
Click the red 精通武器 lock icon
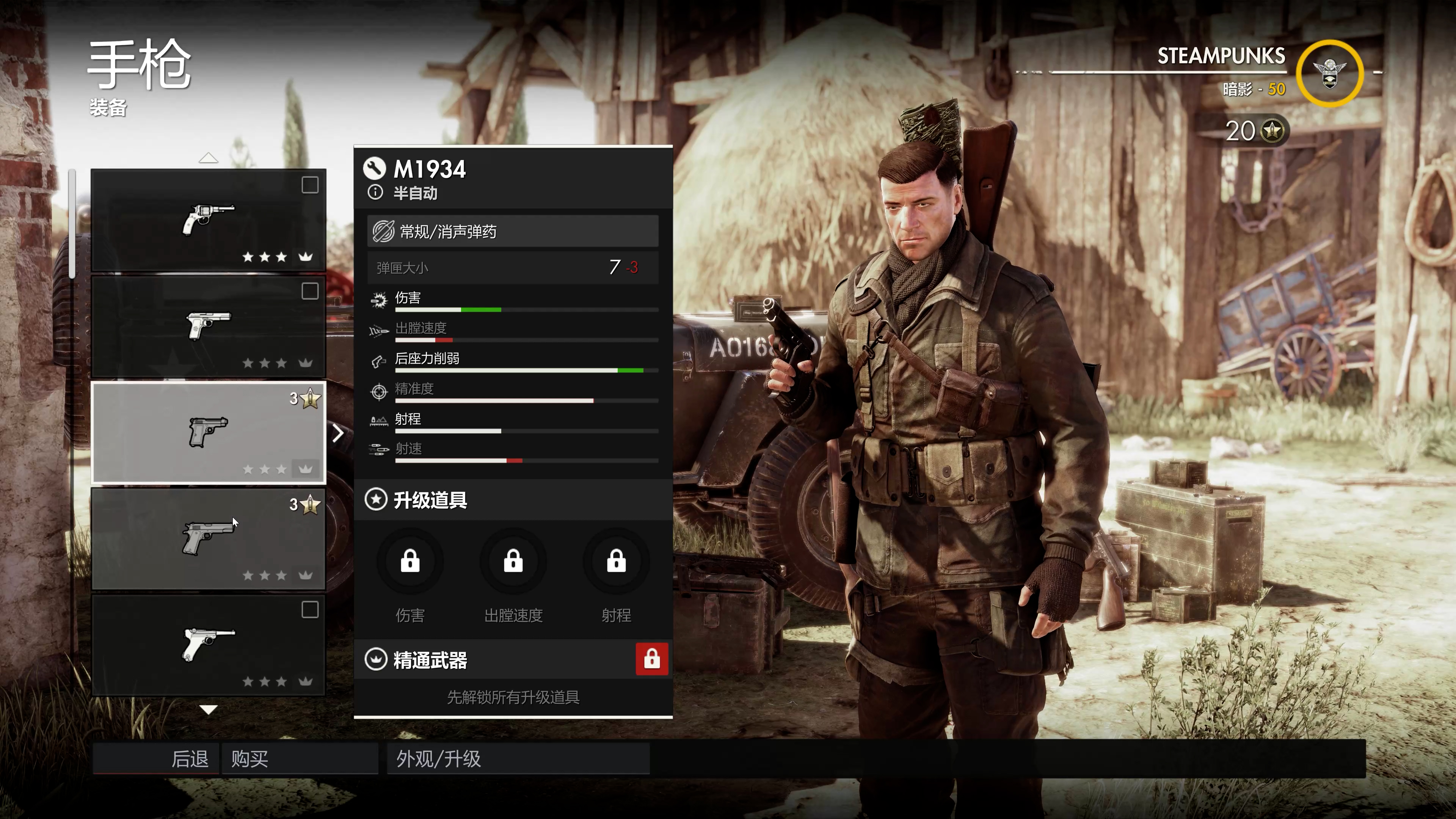pos(652,659)
